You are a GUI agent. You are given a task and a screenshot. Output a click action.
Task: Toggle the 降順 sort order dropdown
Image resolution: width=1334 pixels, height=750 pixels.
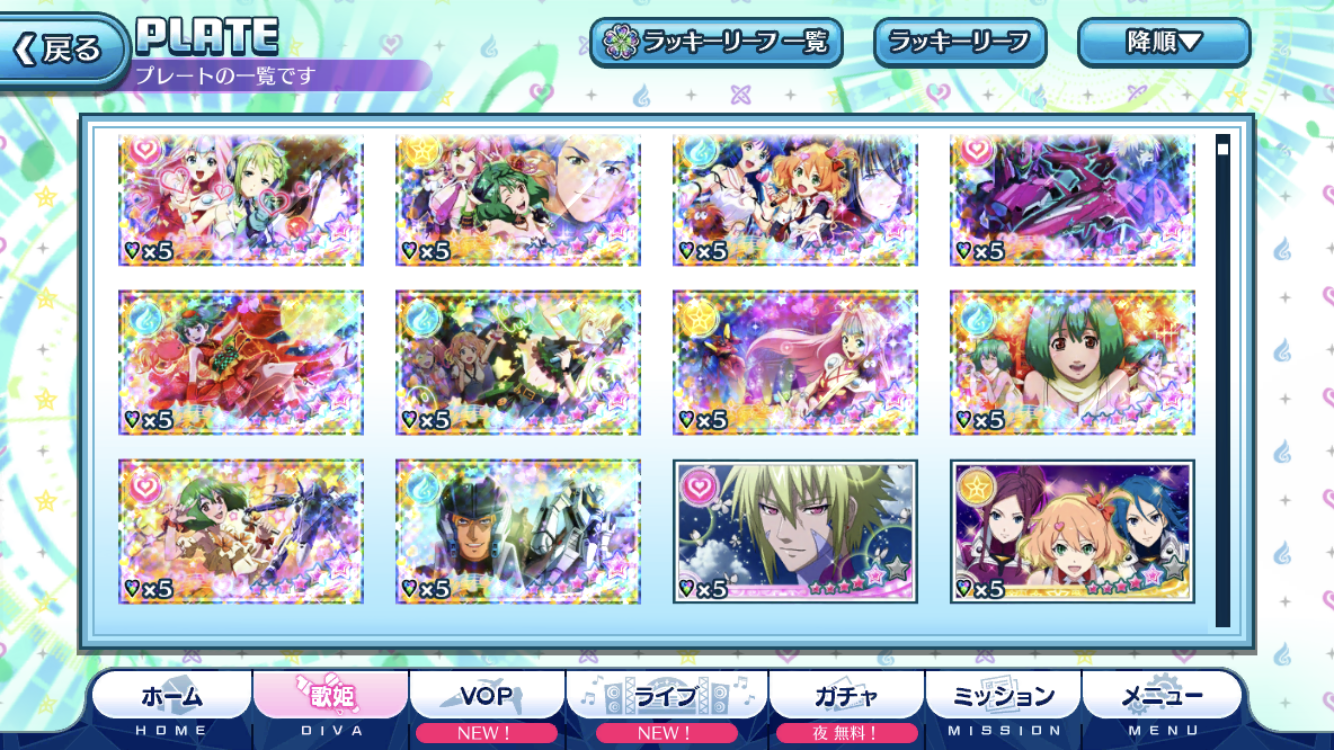pyautogui.click(x=1163, y=42)
